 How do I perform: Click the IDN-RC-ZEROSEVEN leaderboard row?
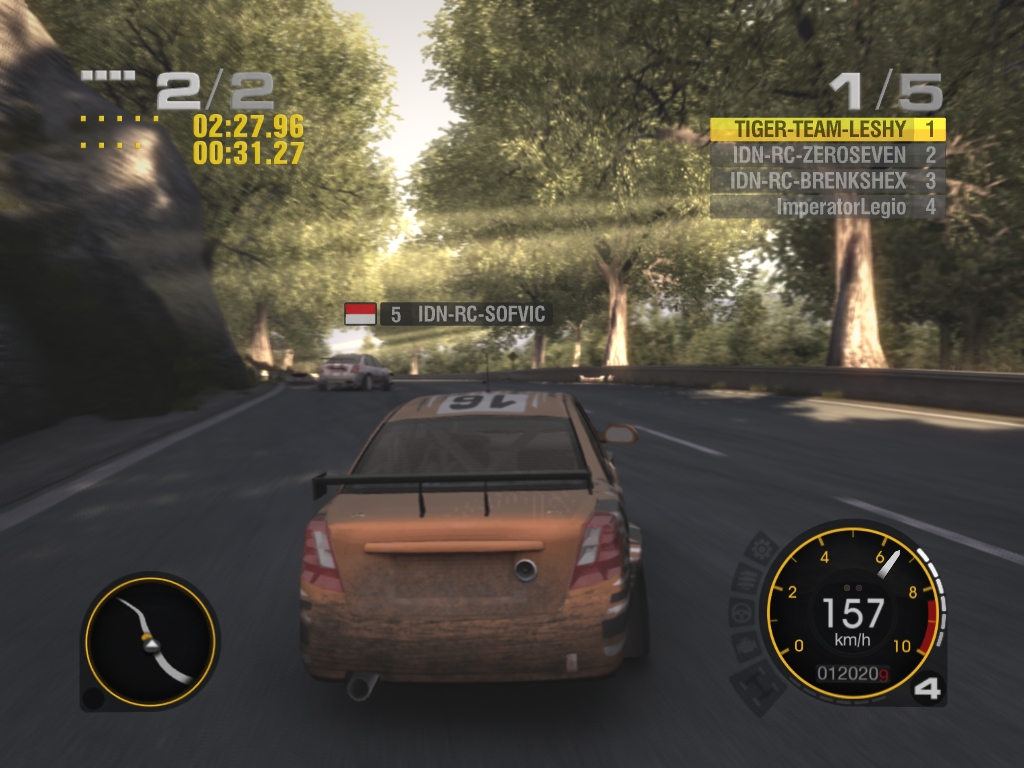click(827, 155)
